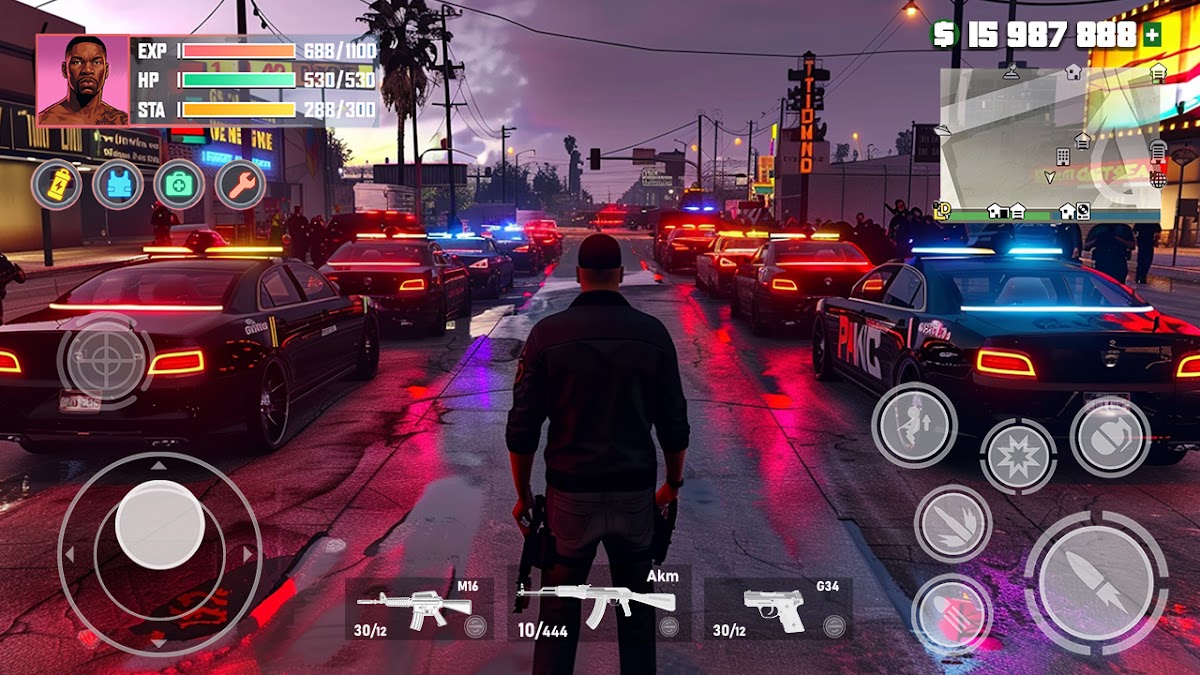Use the green medkit icon

[179, 185]
